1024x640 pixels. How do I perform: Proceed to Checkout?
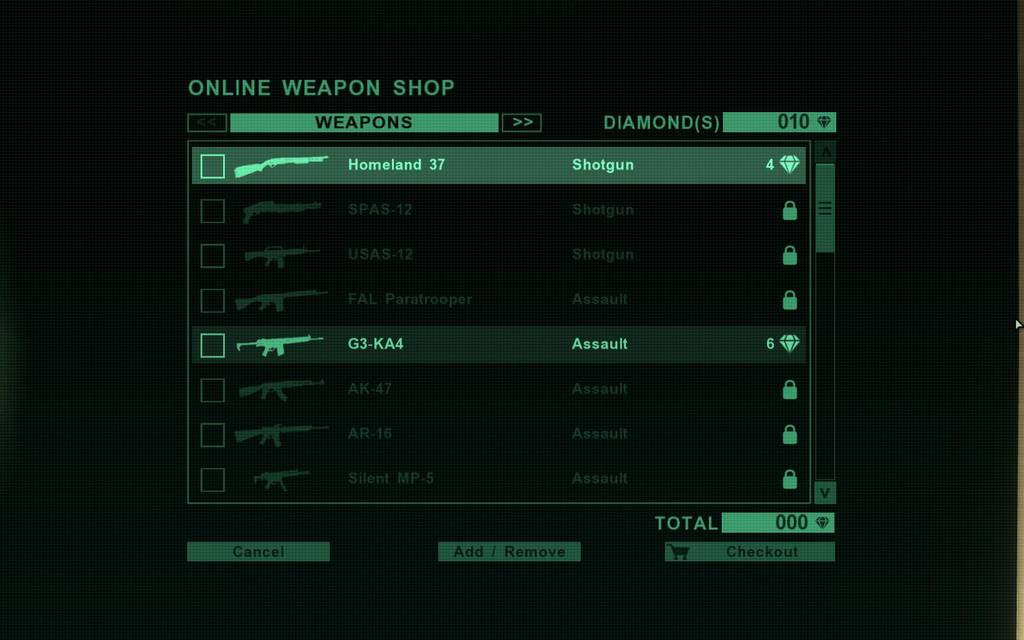[749, 551]
